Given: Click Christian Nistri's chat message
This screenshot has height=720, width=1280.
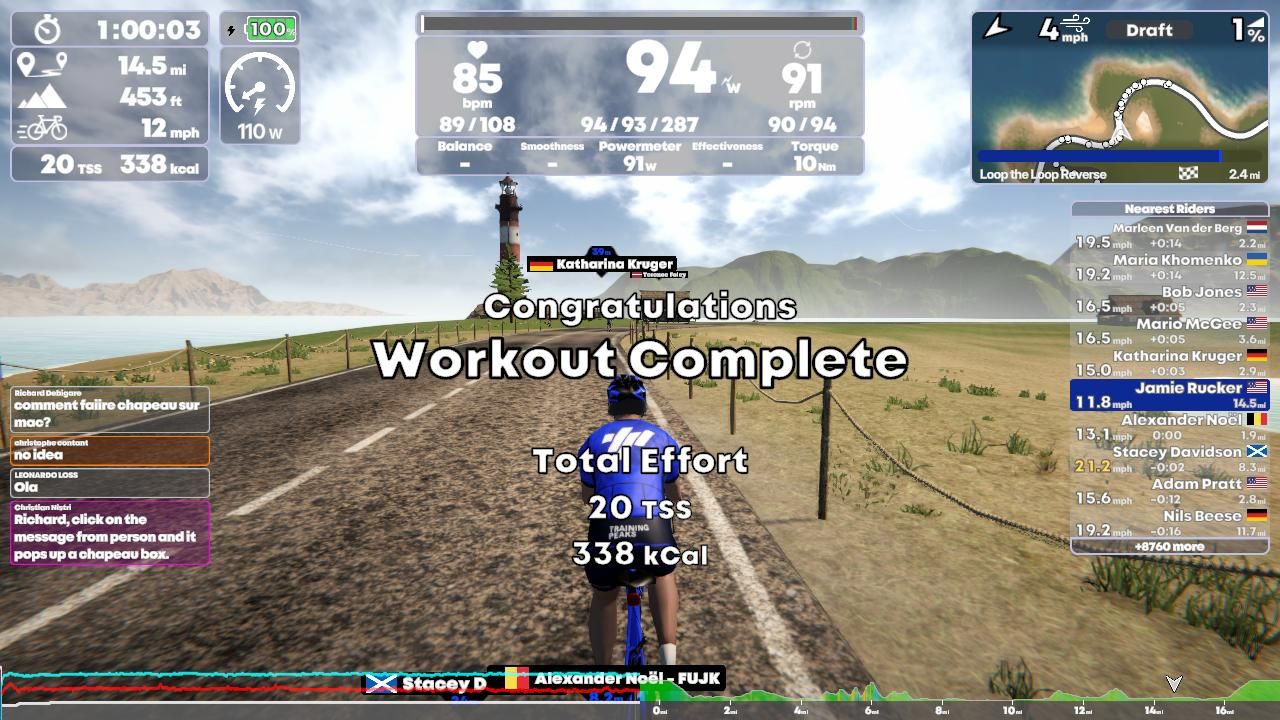Looking at the screenshot, I should coord(109,535).
